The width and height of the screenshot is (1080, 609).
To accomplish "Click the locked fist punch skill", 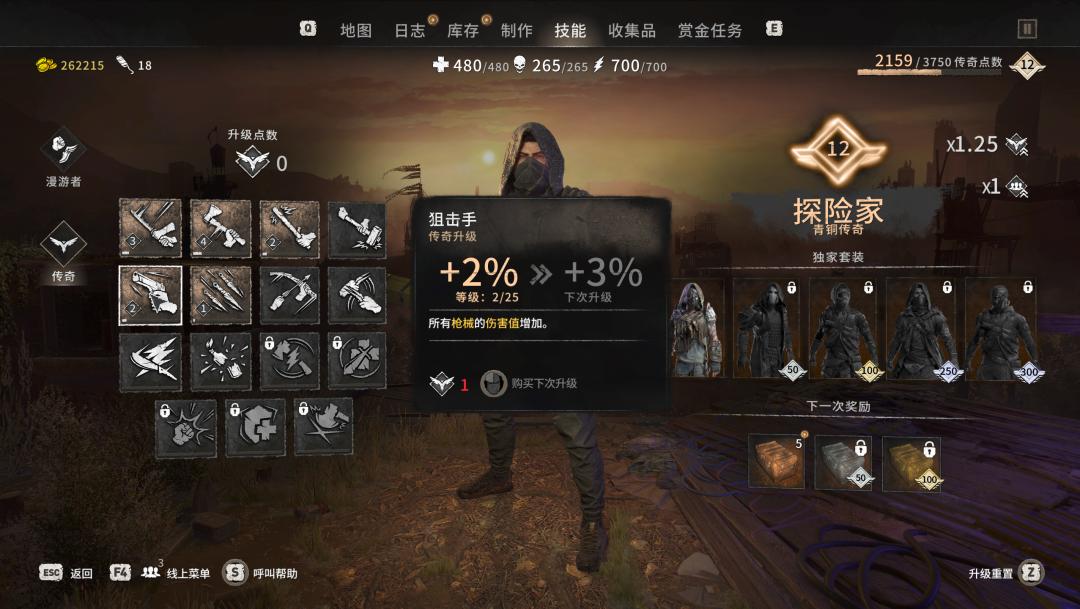I will [185, 428].
